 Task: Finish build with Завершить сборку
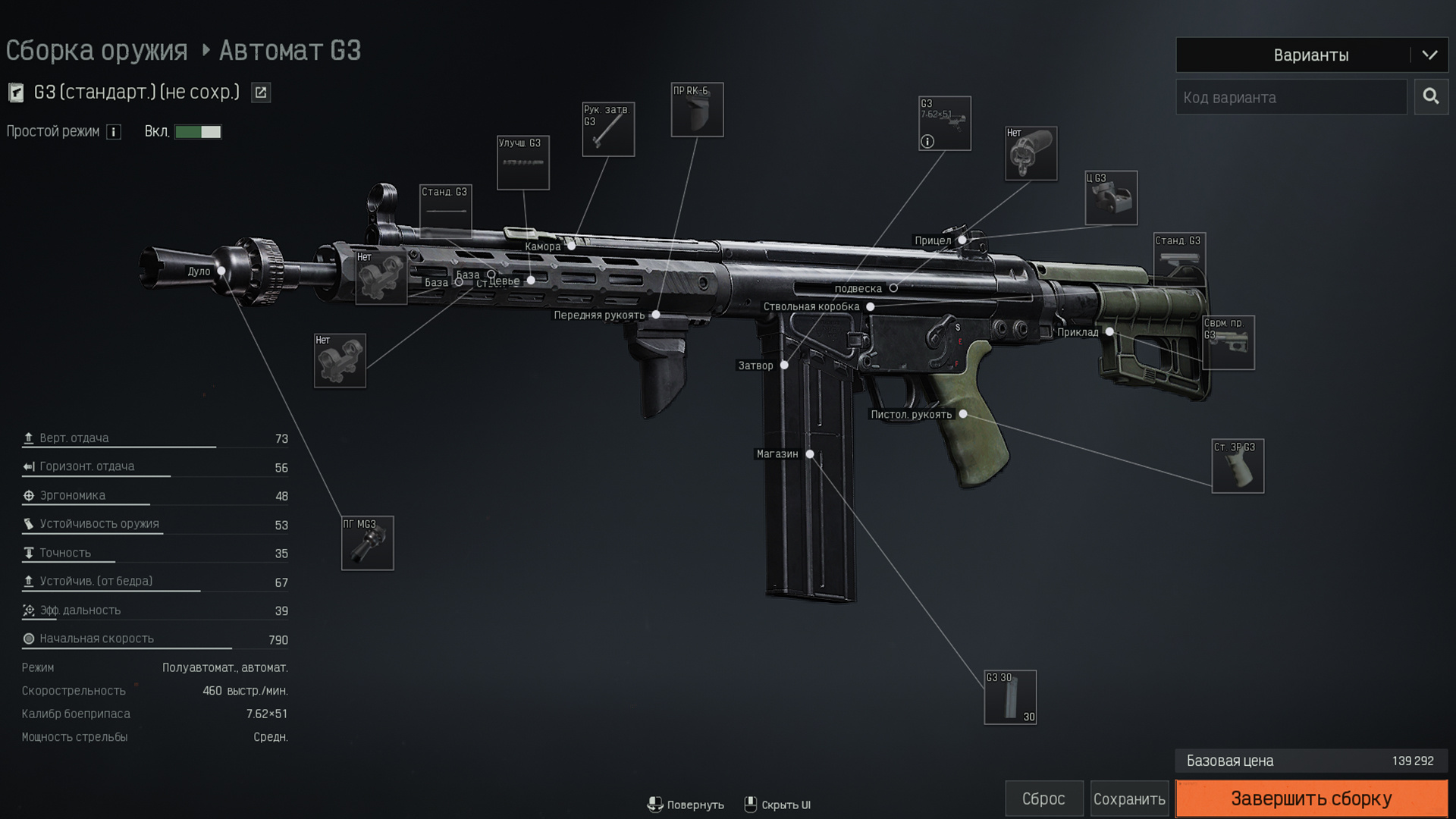click(1311, 799)
